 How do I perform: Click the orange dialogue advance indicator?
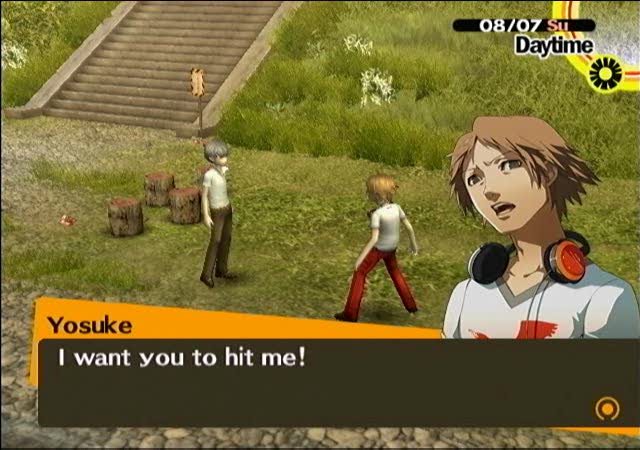click(x=605, y=408)
